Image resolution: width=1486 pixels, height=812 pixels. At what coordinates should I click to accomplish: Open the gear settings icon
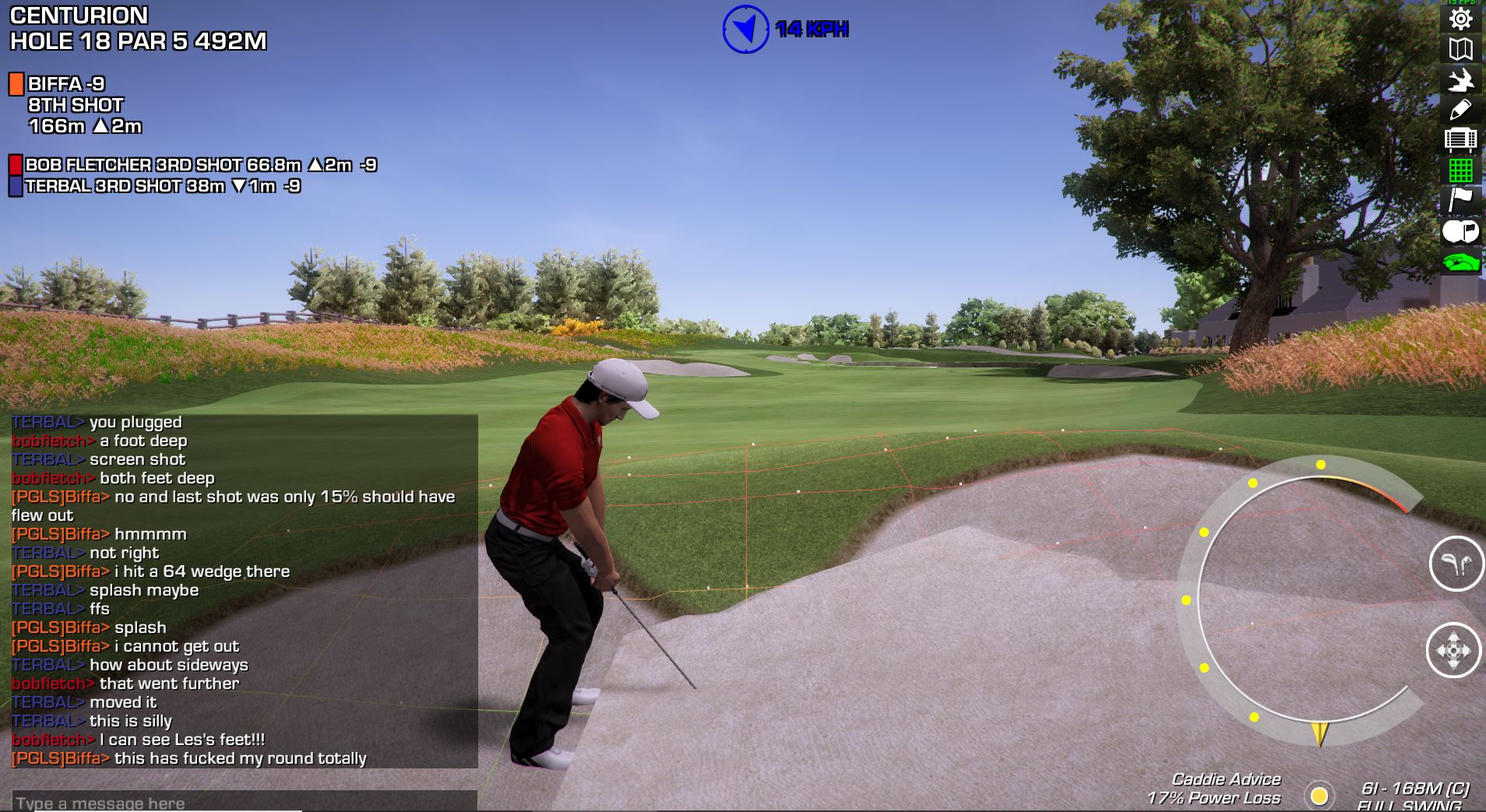[1460, 19]
